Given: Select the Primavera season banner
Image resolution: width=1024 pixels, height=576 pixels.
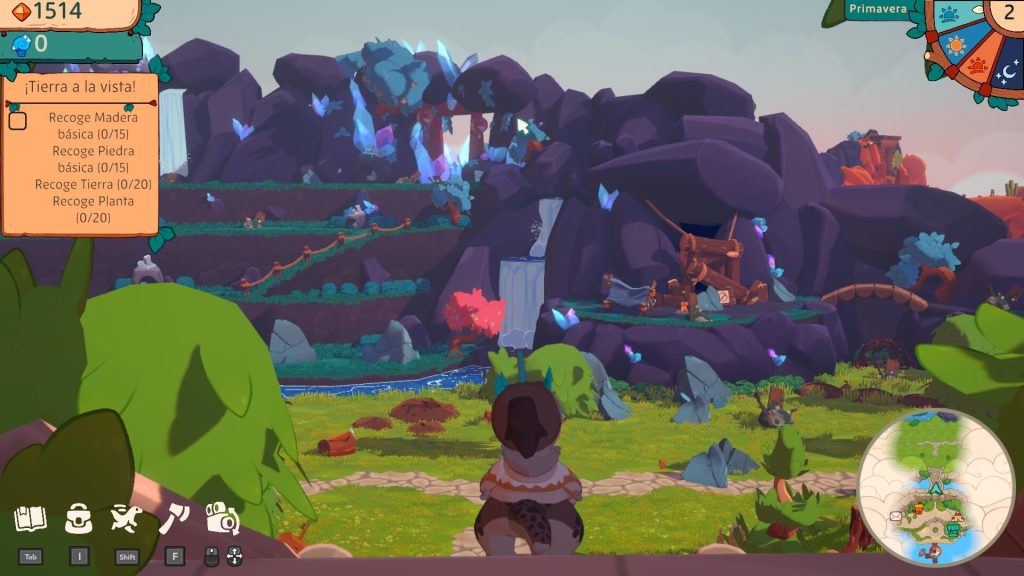Looking at the screenshot, I should pos(877,10).
